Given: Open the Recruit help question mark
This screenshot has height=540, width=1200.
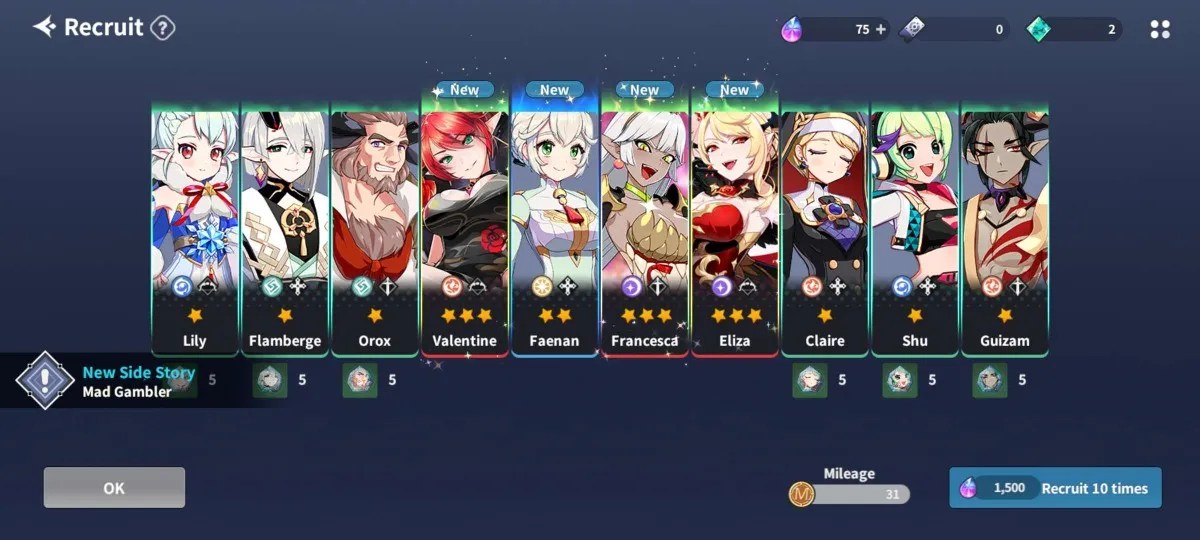Looking at the screenshot, I should [x=163, y=28].
